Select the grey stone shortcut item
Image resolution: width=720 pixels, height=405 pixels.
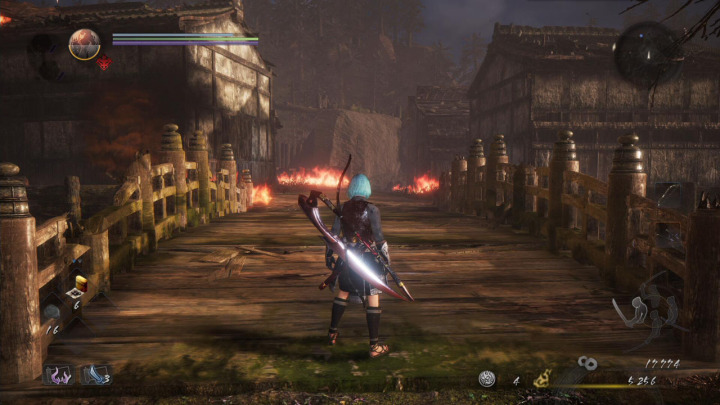50,312
